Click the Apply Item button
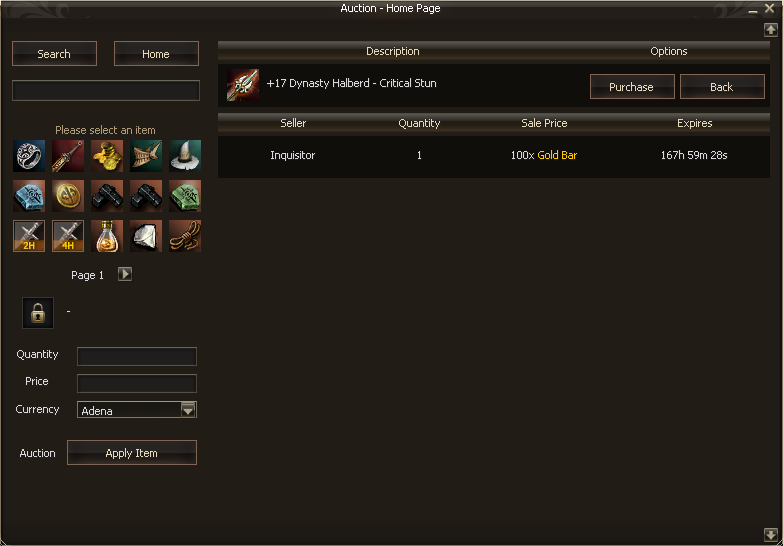Screen dimensions: 783x546 tap(132, 453)
